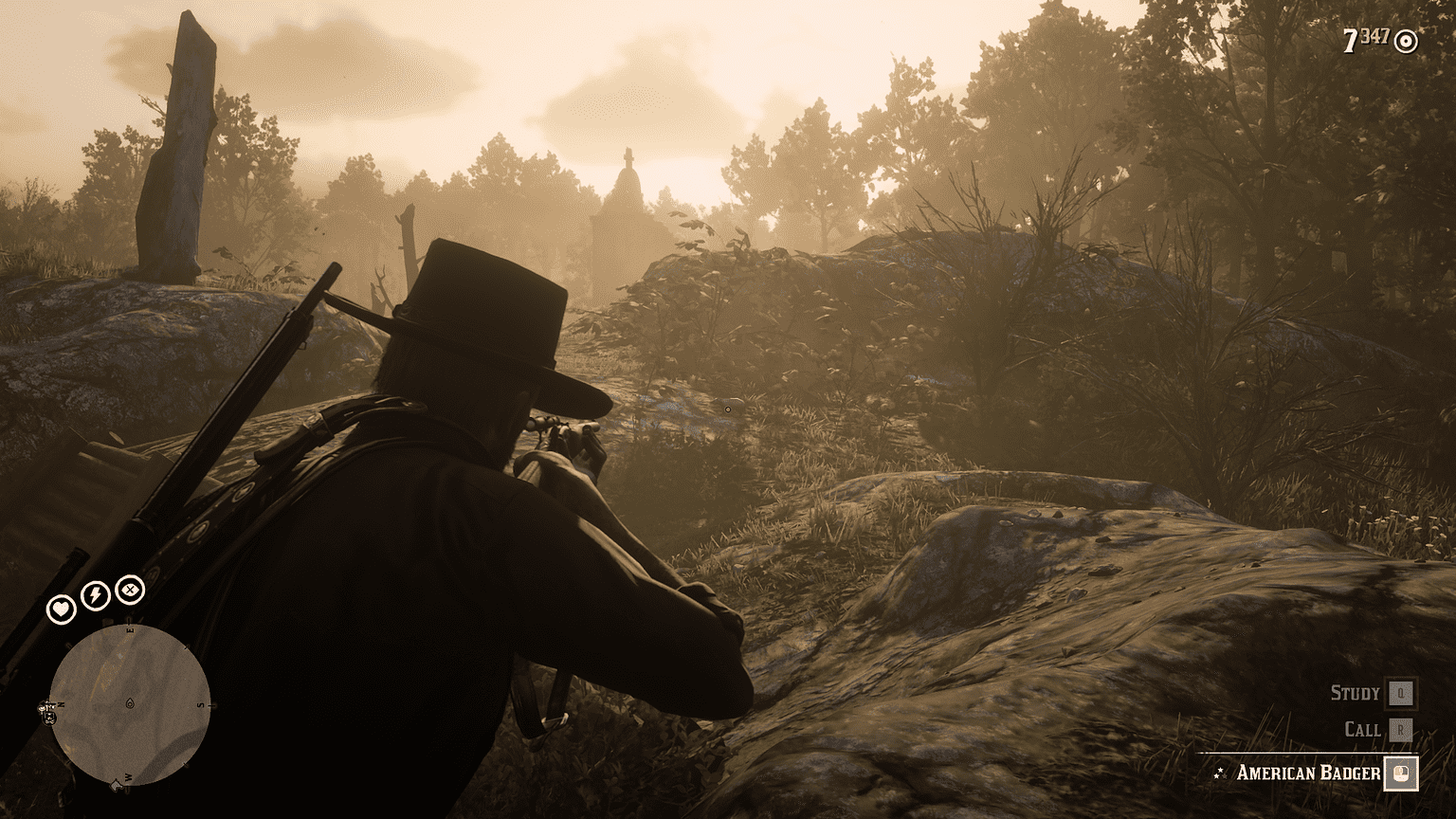Toggle the E compass marker on the minimap
The width and height of the screenshot is (1456, 819).
(x=130, y=629)
